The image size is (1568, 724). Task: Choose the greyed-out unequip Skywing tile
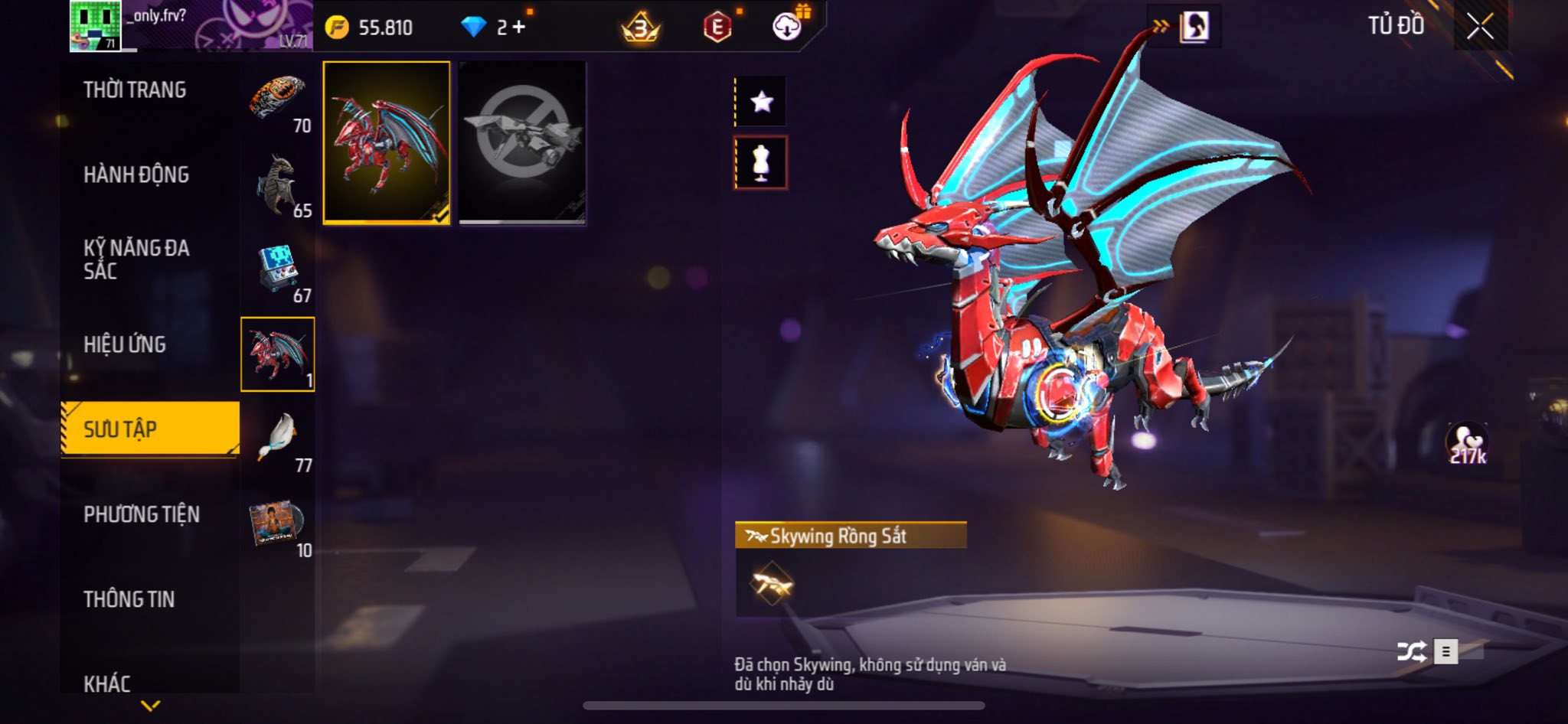tap(522, 143)
